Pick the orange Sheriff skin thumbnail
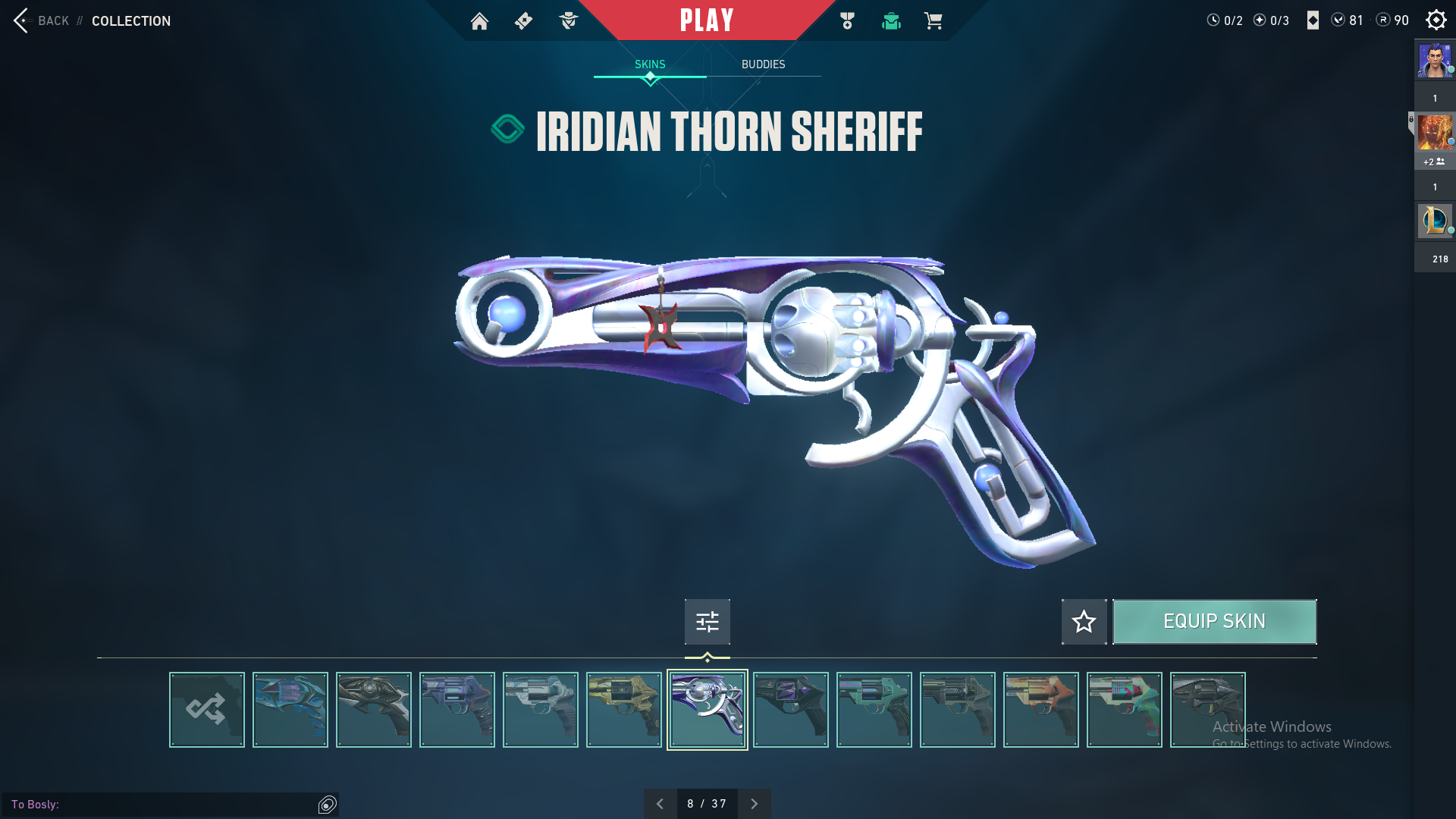The width and height of the screenshot is (1456, 819). pos(1041,710)
